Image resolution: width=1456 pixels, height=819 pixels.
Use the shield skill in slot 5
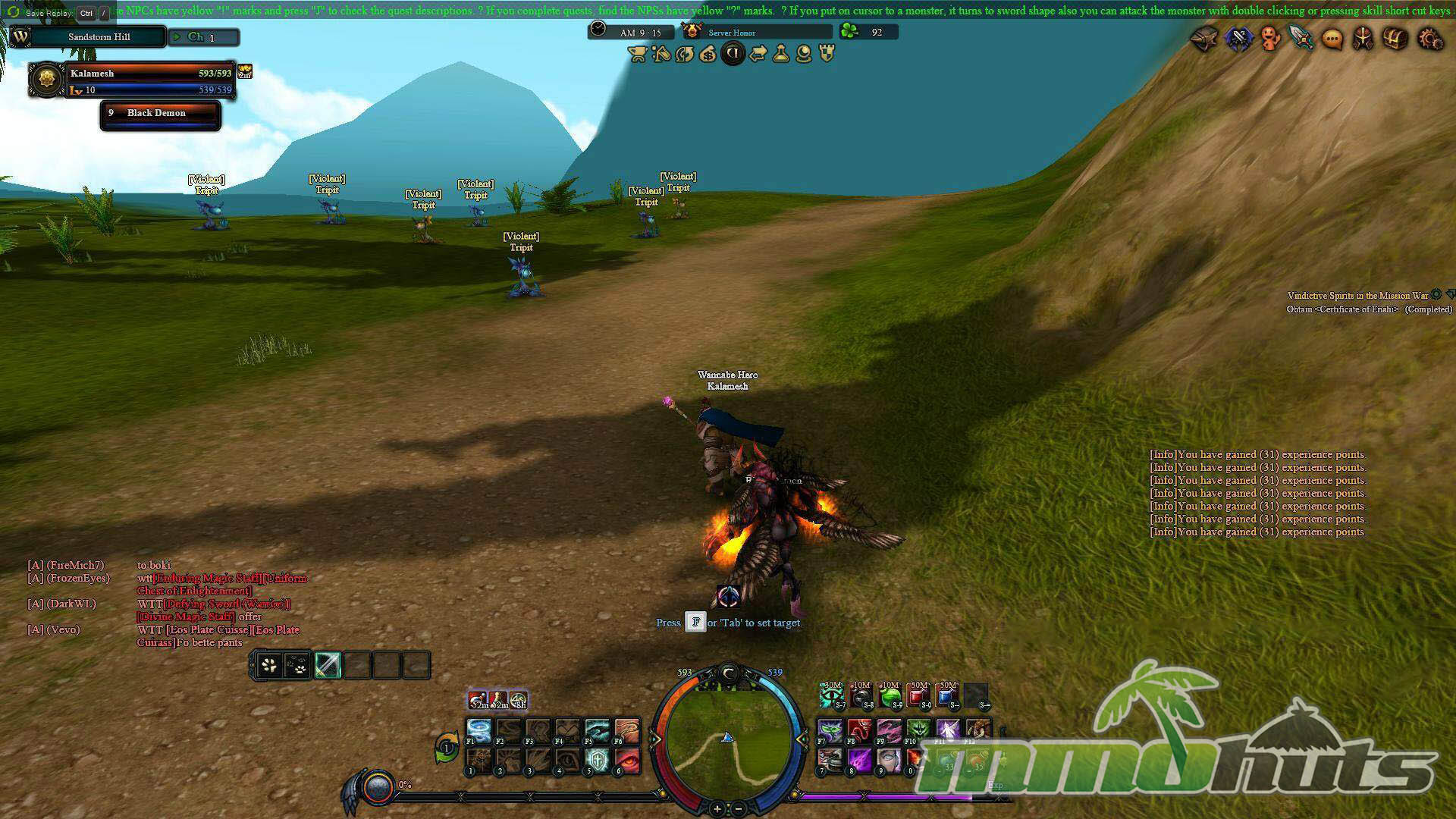pyautogui.click(x=598, y=759)
